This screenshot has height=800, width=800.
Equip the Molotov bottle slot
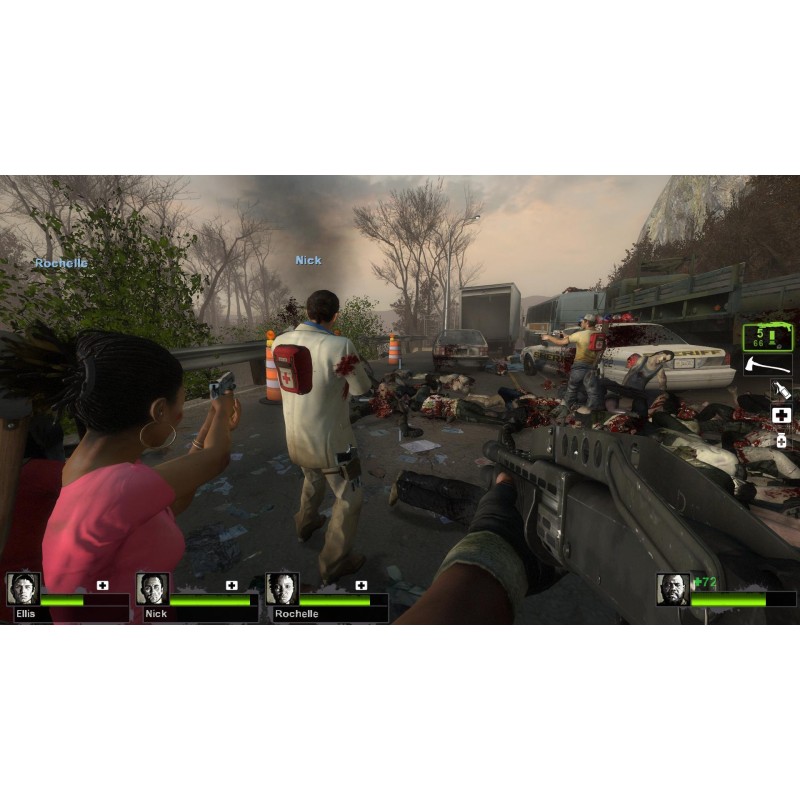click(781, 389)
